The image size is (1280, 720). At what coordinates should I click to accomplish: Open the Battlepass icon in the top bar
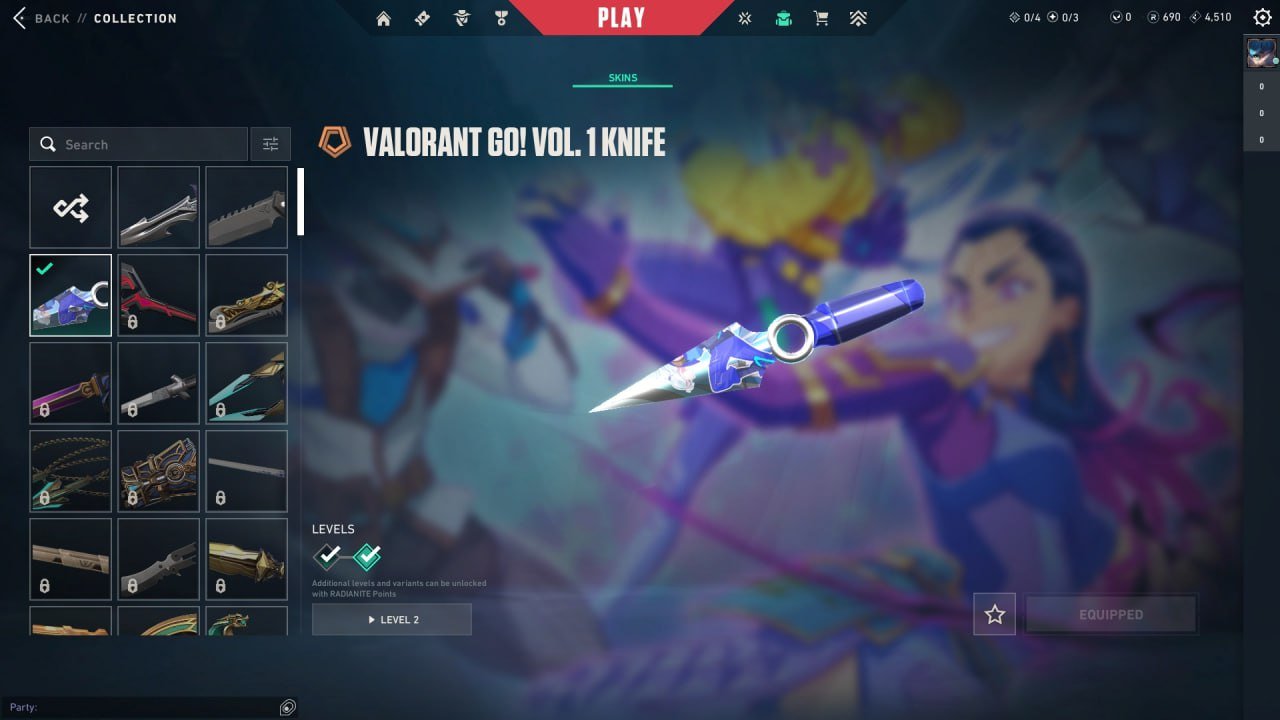[423, 17]
